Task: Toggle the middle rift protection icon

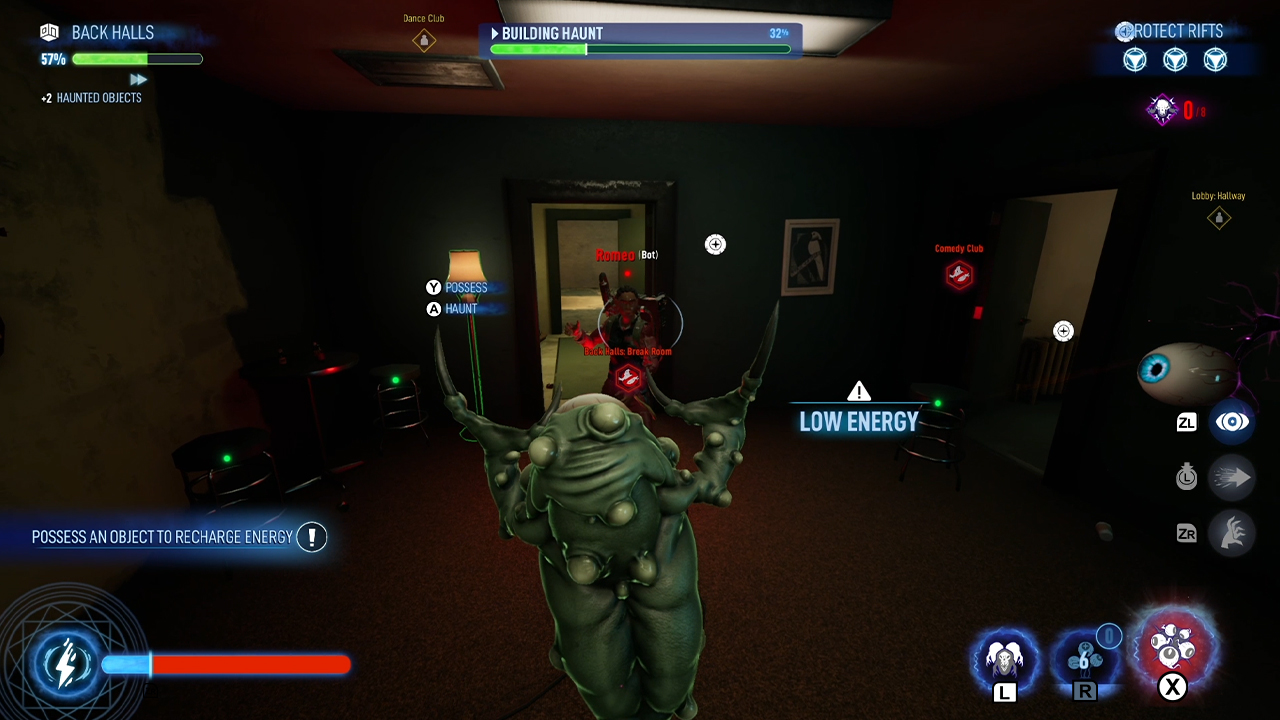Action: pos(1175,59)
